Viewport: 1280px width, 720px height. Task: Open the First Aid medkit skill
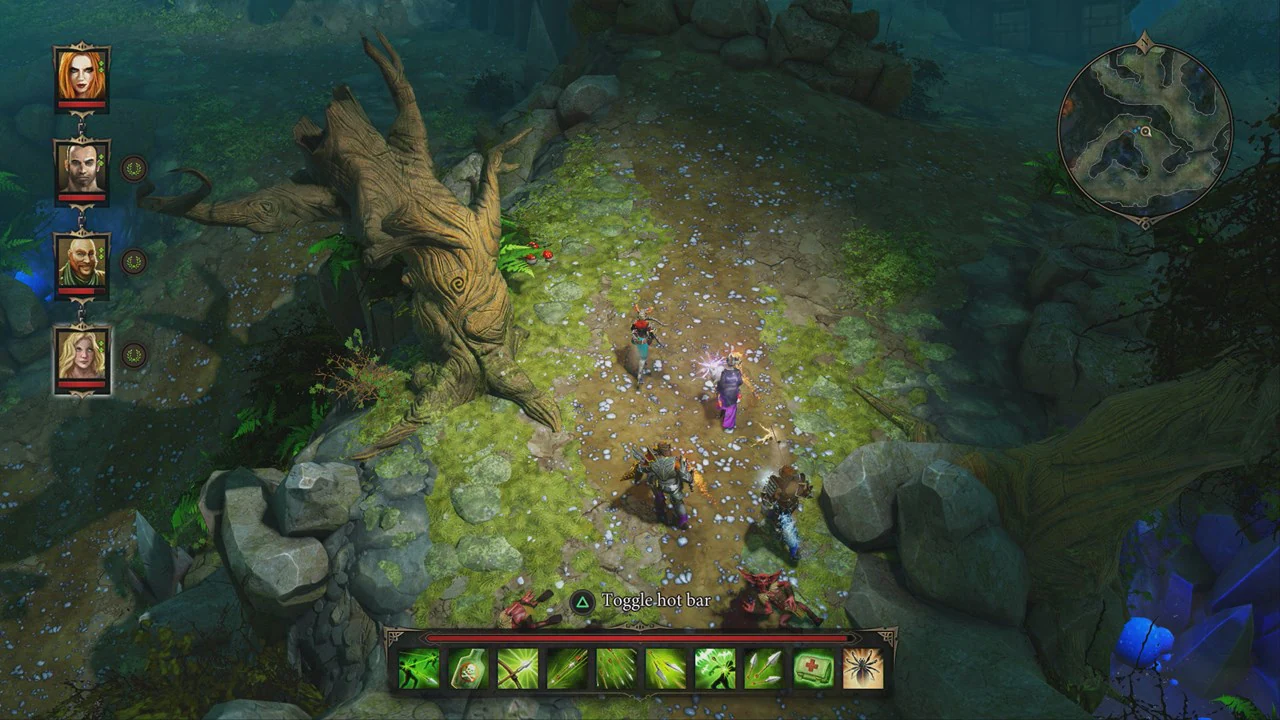[812, 670]
